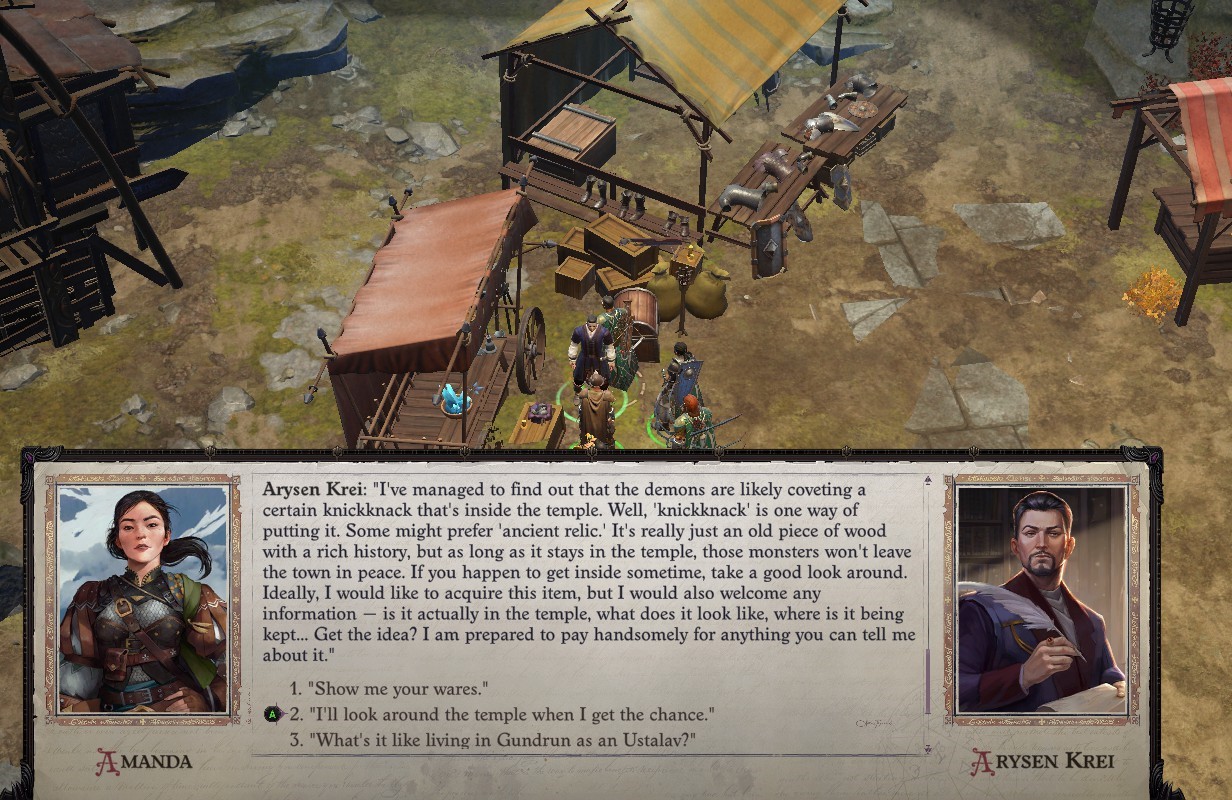Choose the "Show me your wares" reply
This screenshot has height=800, width=1232.
(397, 688)
